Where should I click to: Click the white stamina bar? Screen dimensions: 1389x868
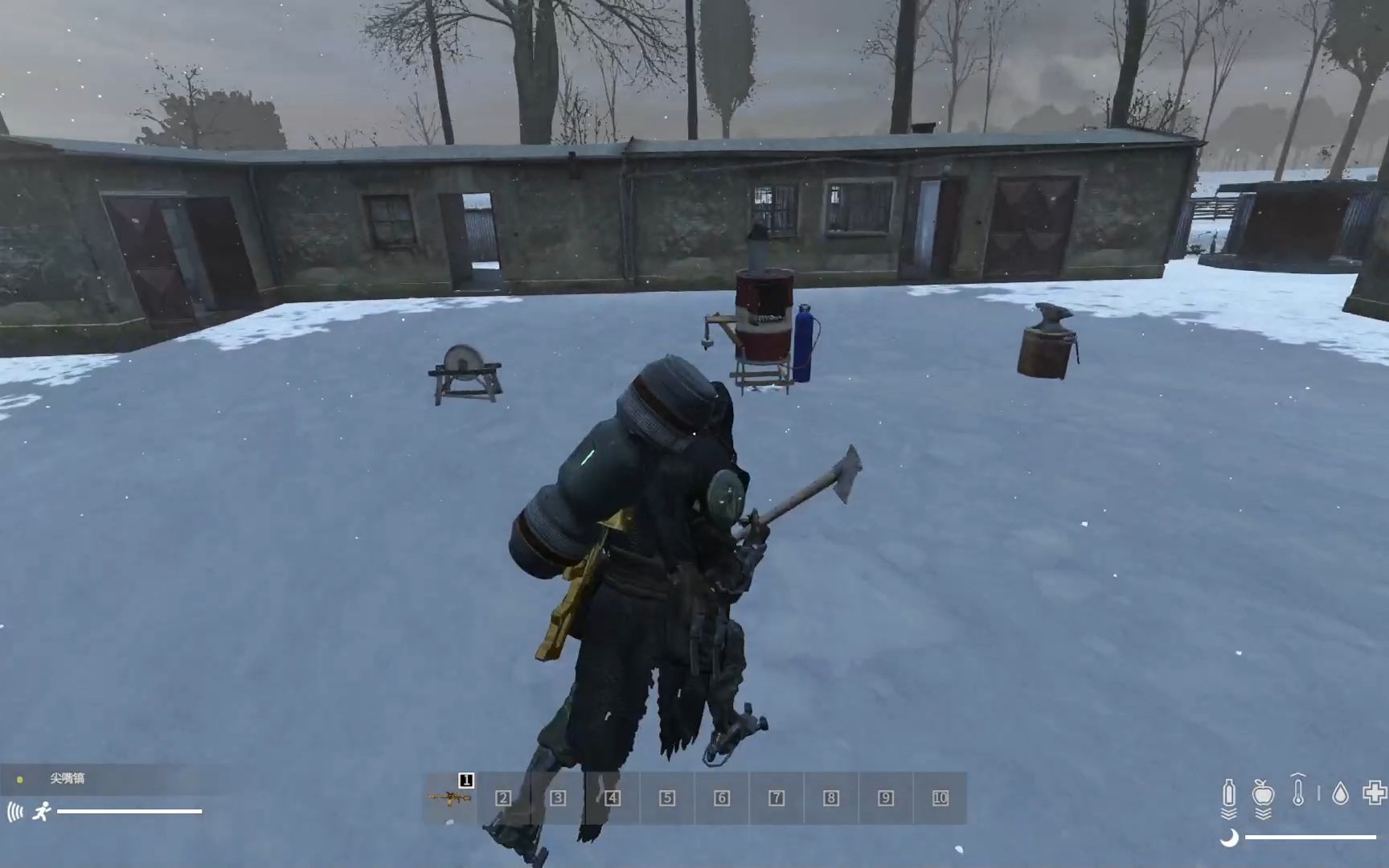(129, 811)
